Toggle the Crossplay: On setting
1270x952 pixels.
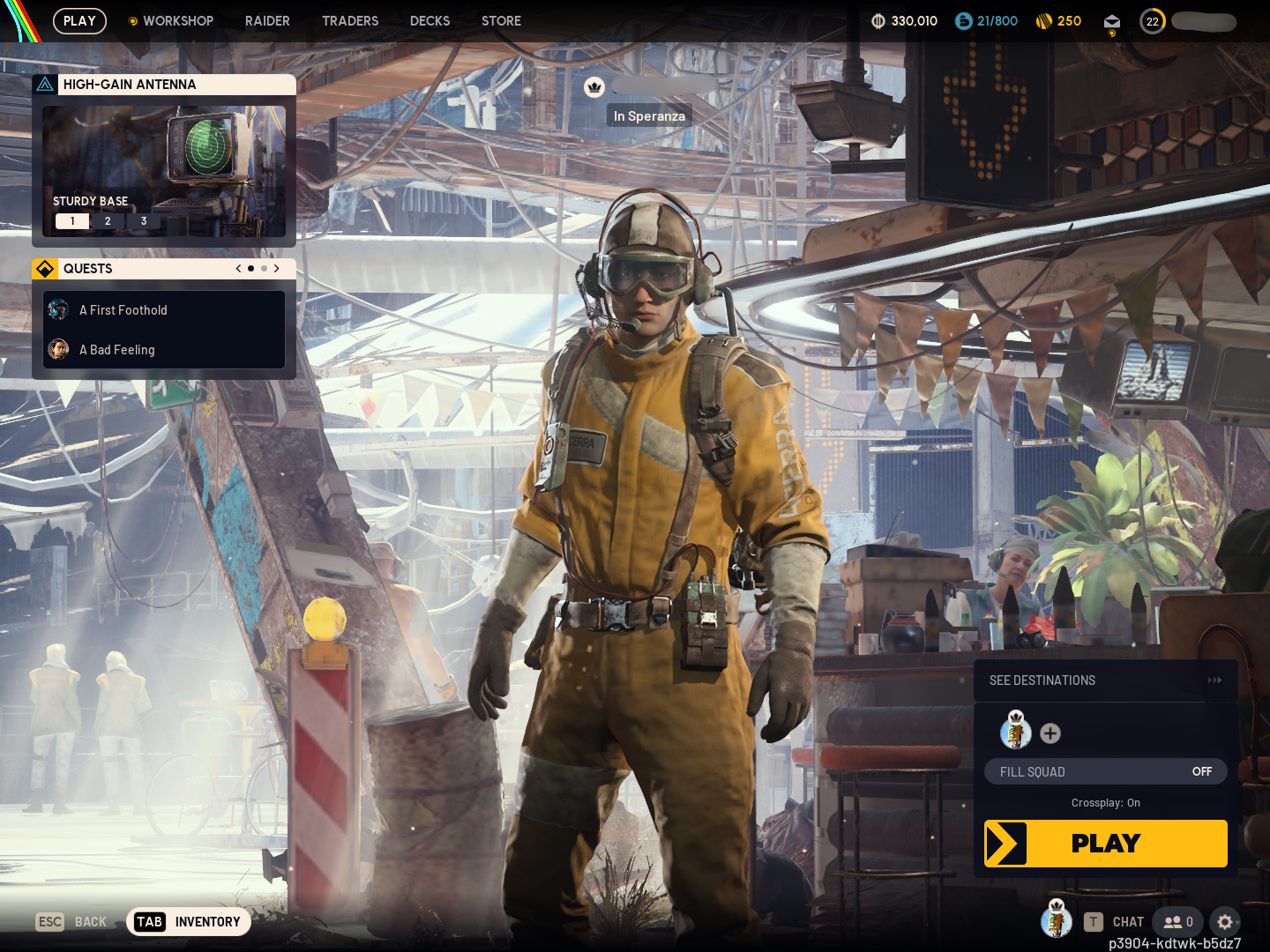point(1105,803)
